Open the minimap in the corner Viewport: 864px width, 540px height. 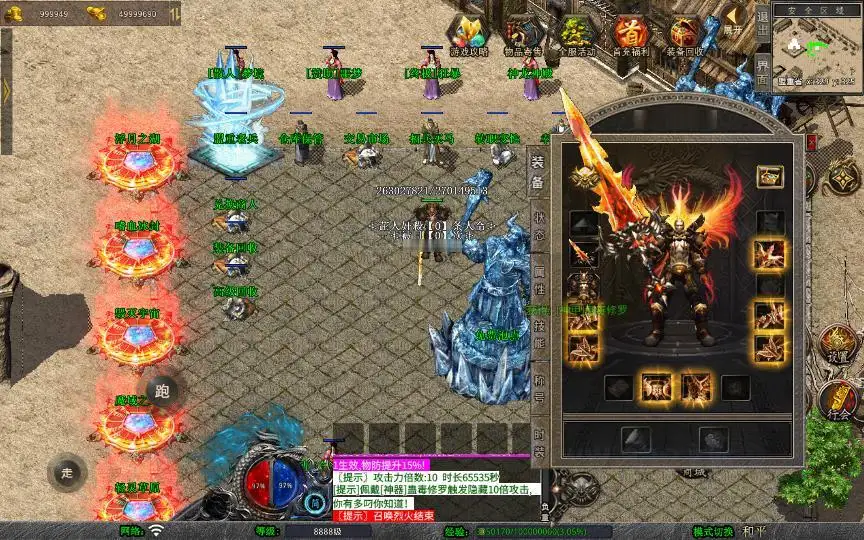(818, 47)
